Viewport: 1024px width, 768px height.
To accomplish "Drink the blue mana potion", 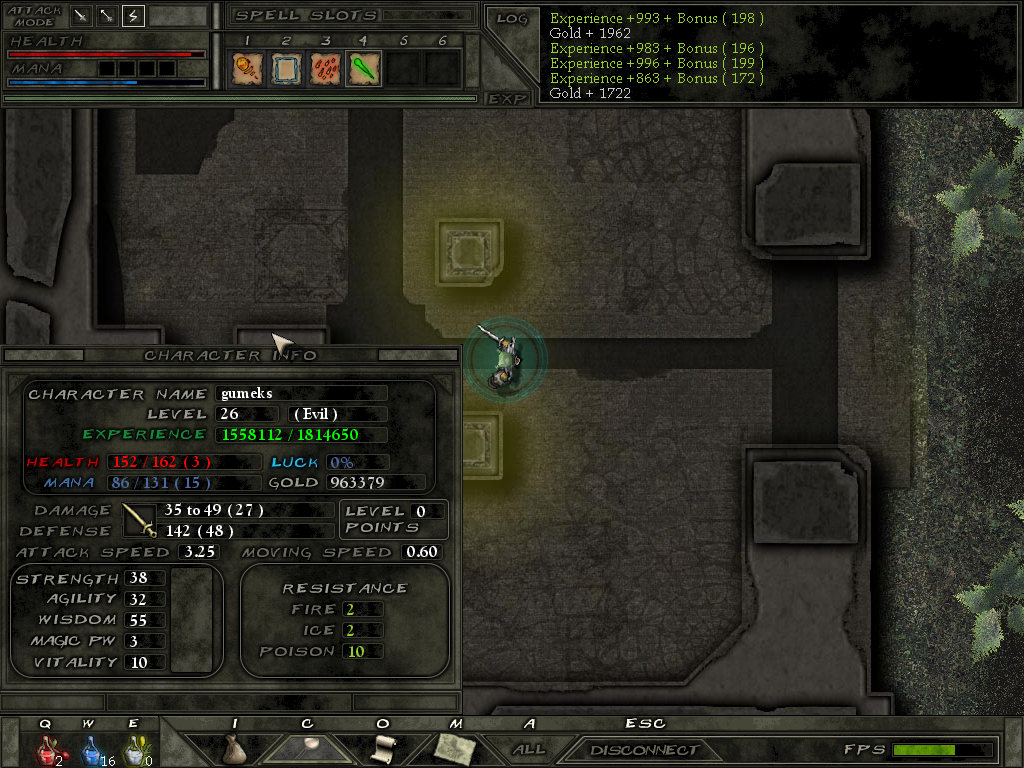I will [x=90, y=749].
